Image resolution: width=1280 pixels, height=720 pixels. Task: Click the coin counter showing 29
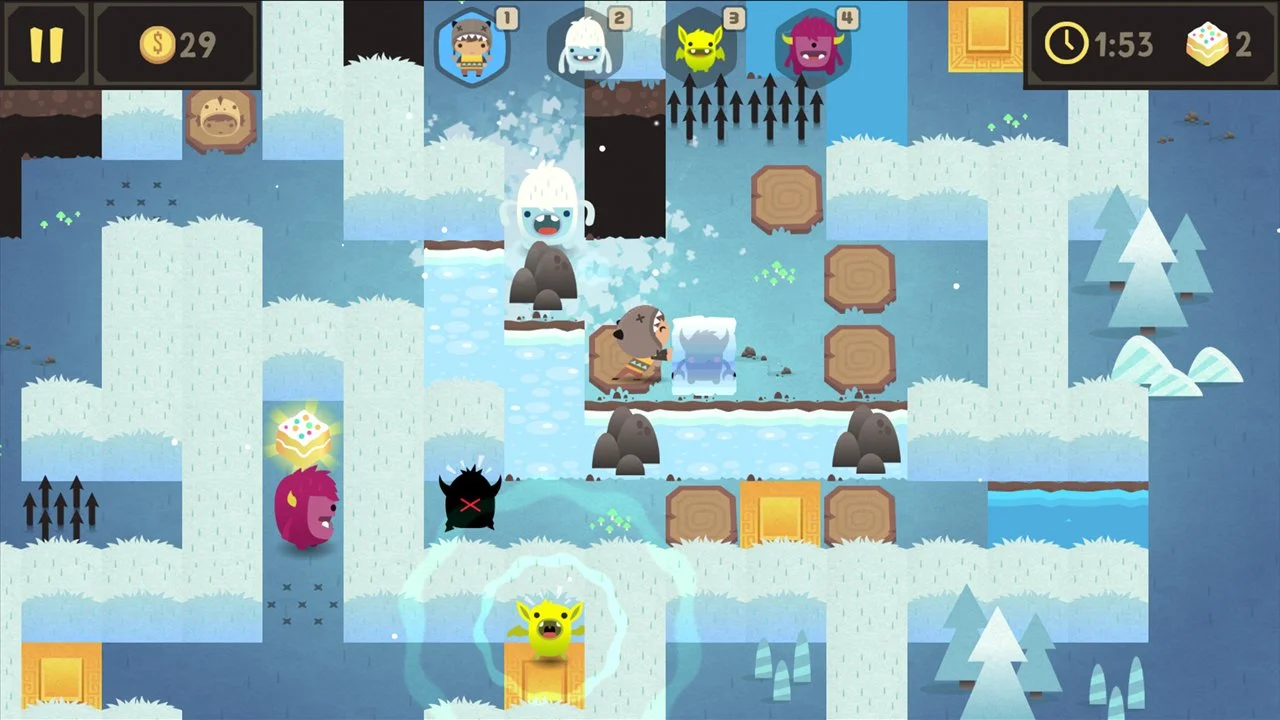click(177, 43)
